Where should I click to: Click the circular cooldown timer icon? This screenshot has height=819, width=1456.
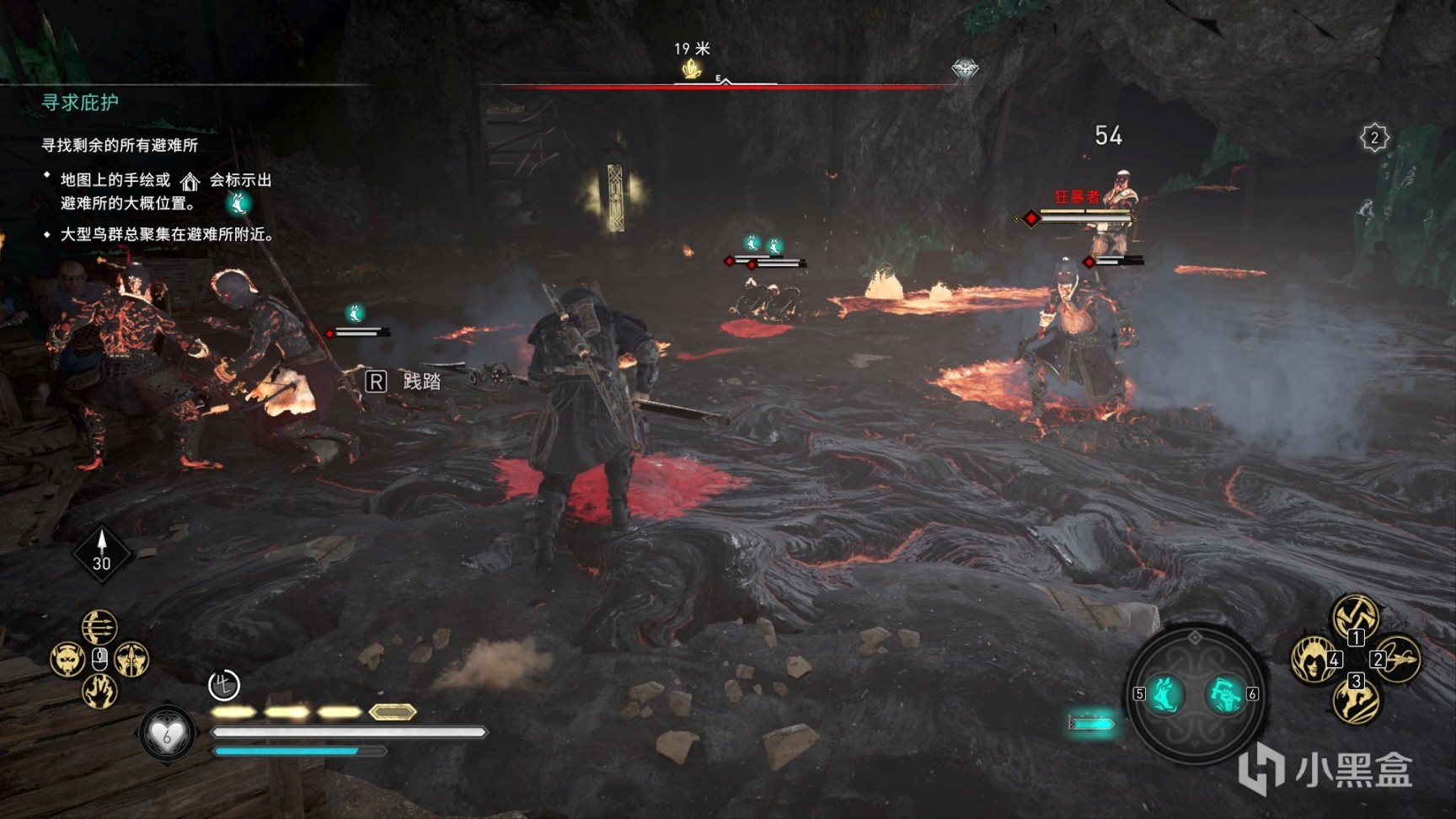[x=224, y=685]
